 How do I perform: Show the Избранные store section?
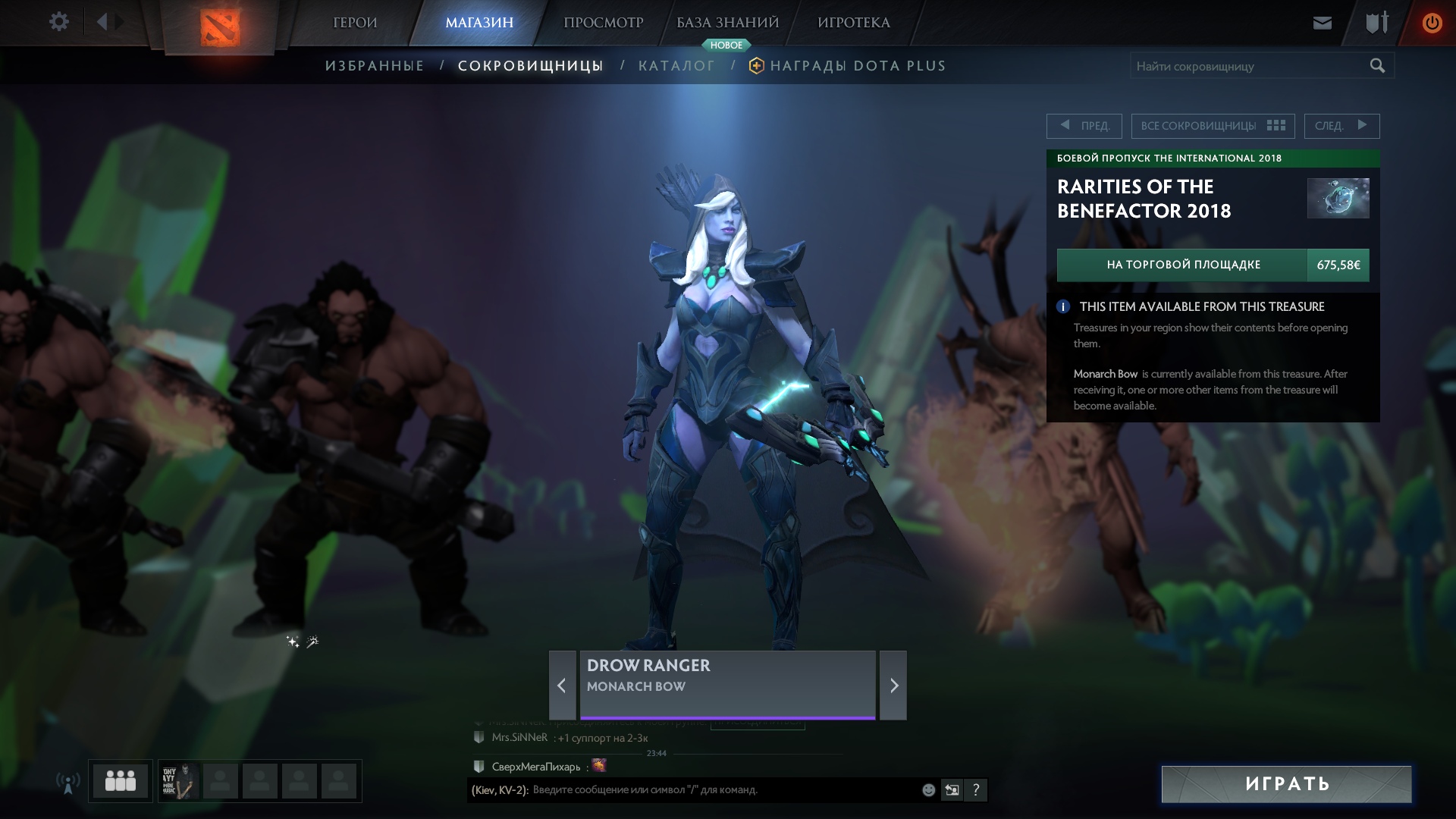tap(375, 66)
